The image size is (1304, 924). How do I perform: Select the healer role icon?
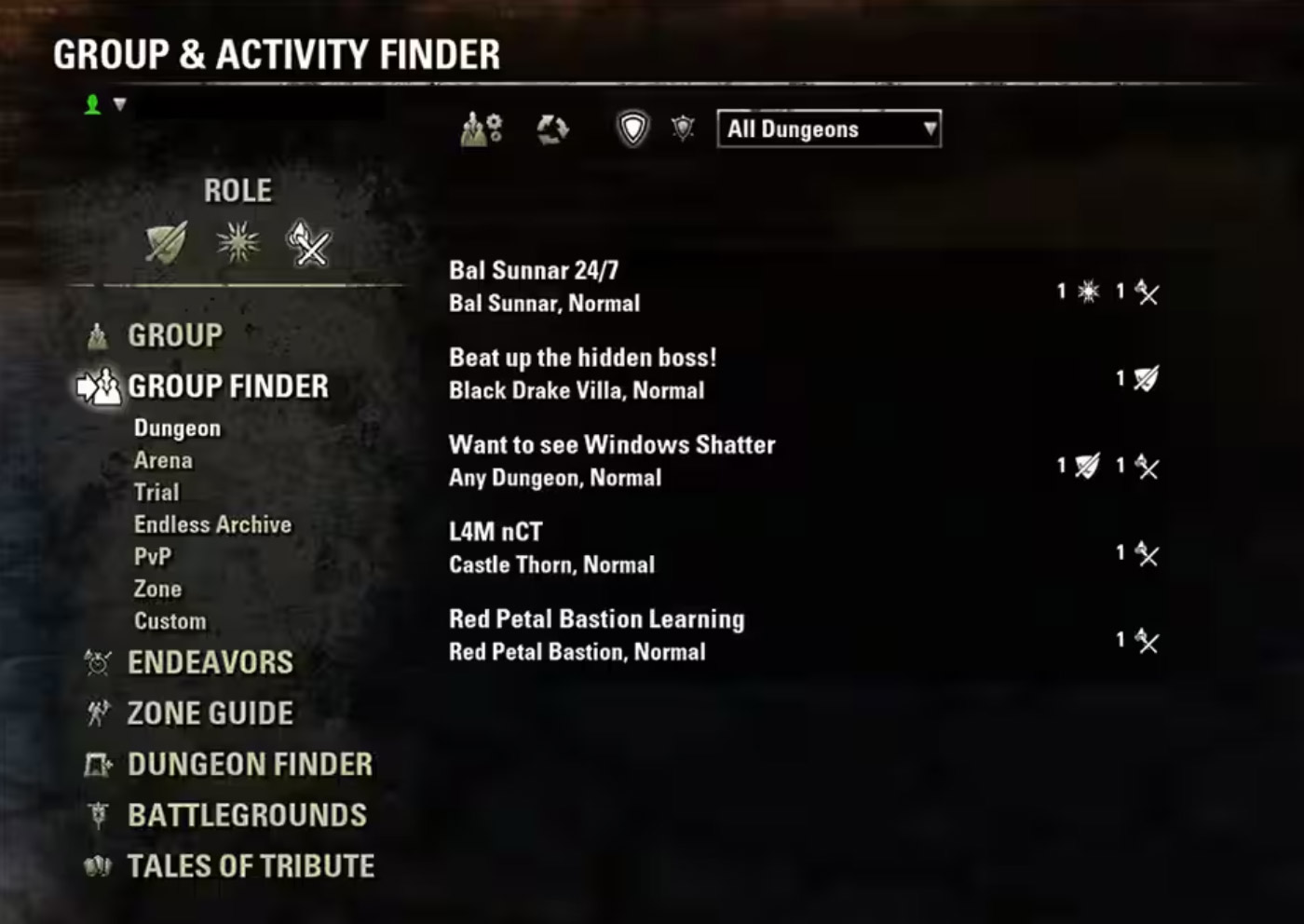pyautogui.click(x=238, y=243)
